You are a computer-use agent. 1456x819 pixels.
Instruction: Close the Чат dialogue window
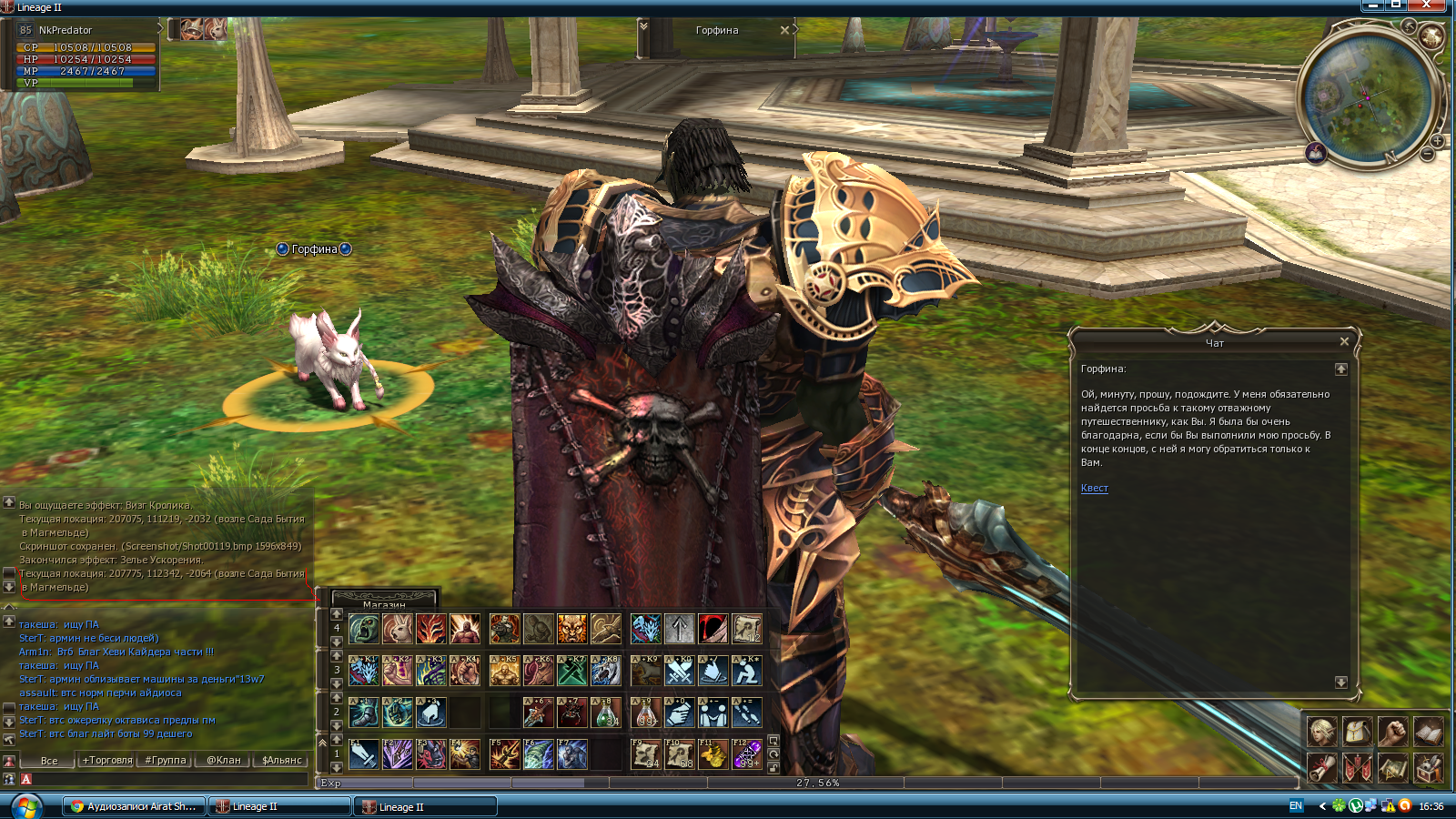point(1344,341)
